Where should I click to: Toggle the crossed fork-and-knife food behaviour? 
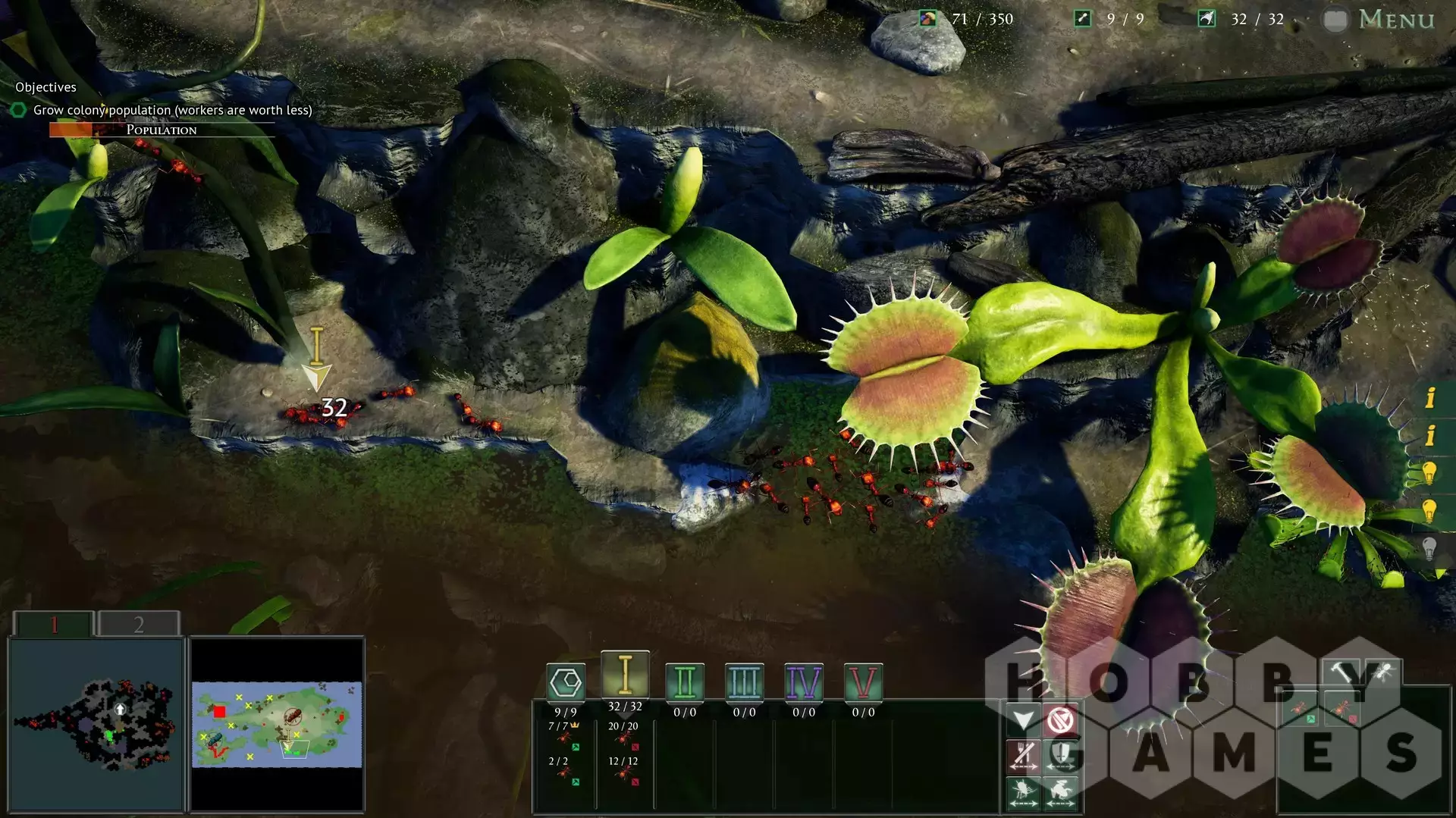[x=1024, y=755]
